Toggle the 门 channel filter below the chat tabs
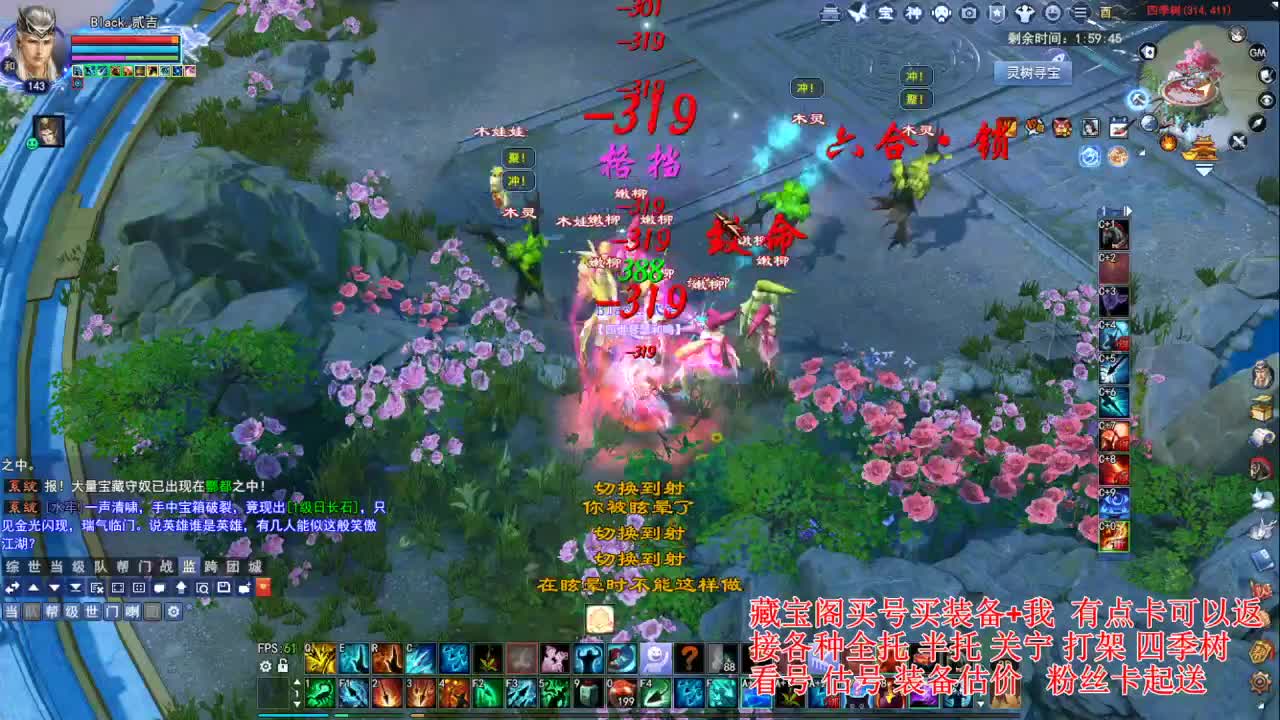Image resolution: width=1280 pixels, height=720 pixels. click(114, 612)
